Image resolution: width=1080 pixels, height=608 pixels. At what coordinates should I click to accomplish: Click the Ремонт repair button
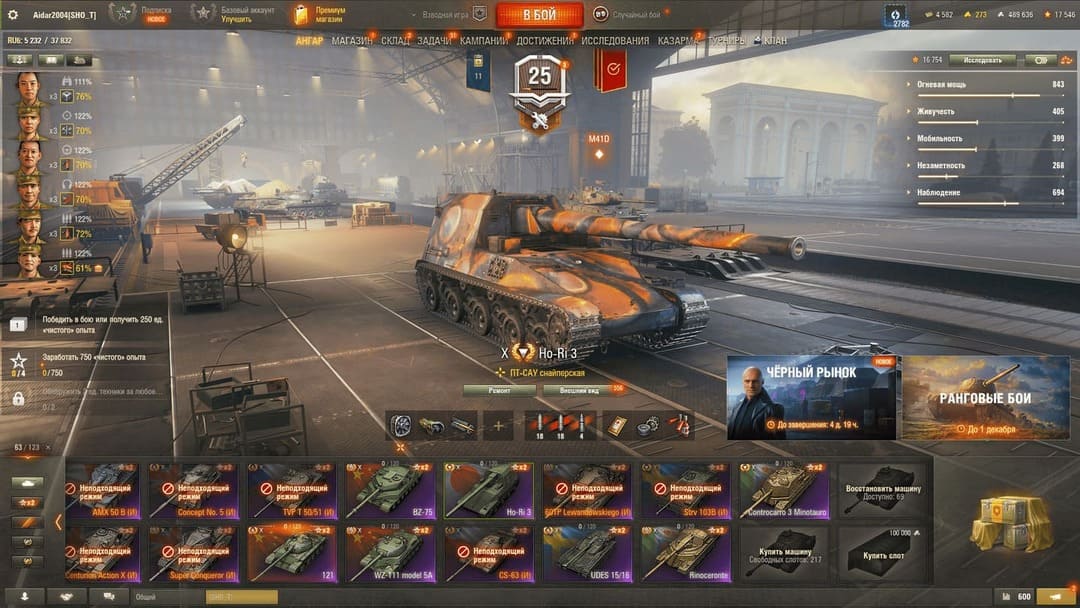[499, 390]
